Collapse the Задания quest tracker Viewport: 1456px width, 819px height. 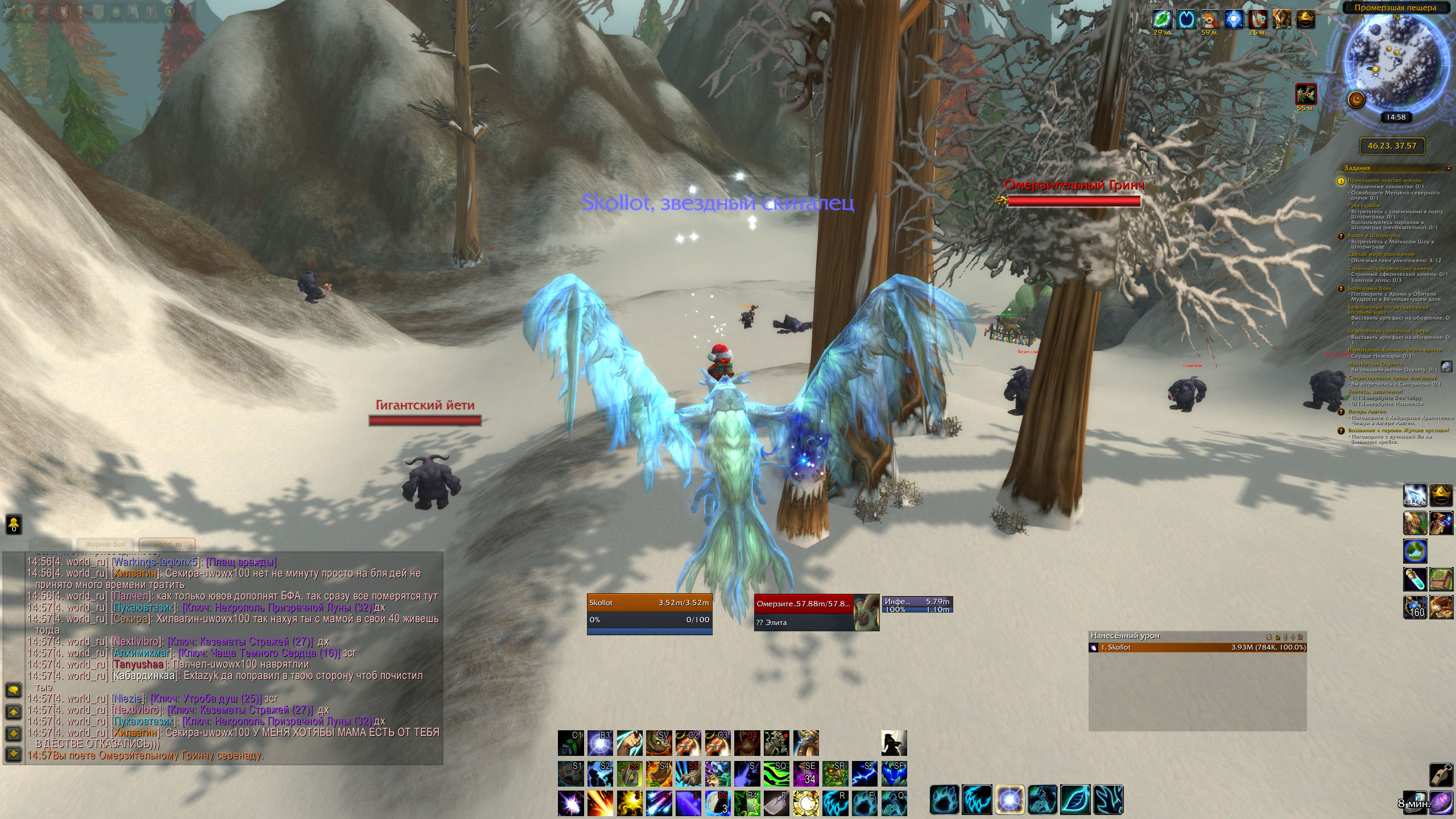click(x=1448, y=168)
